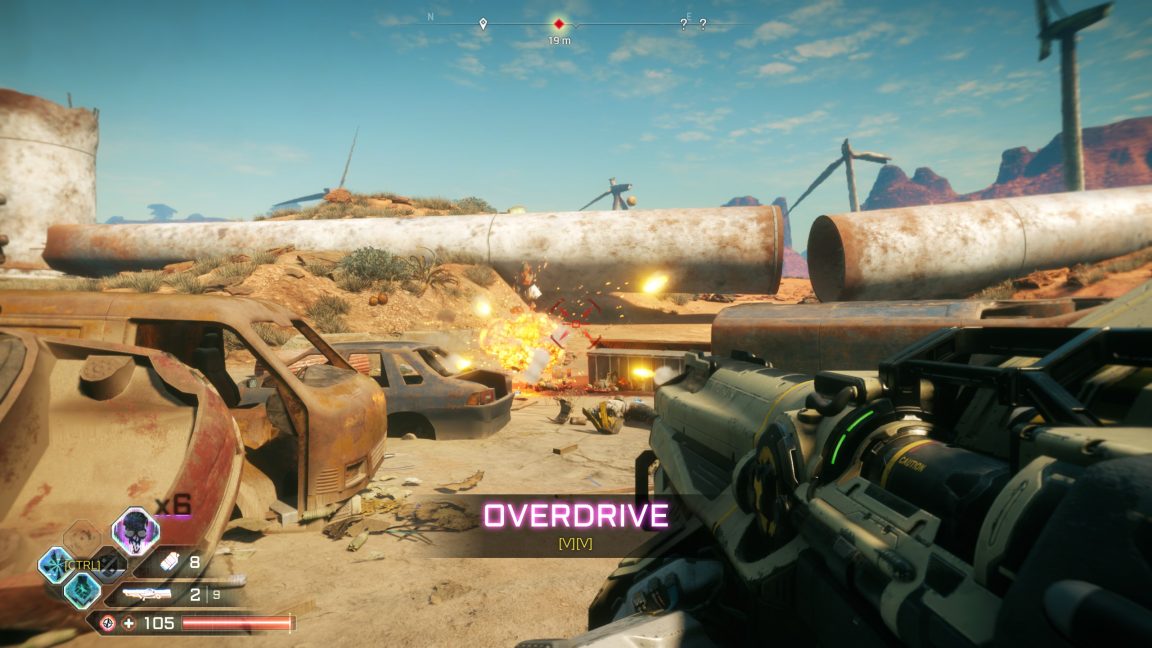
Task: Select the blue burst ability icon
Action: [x=55, y=565]
